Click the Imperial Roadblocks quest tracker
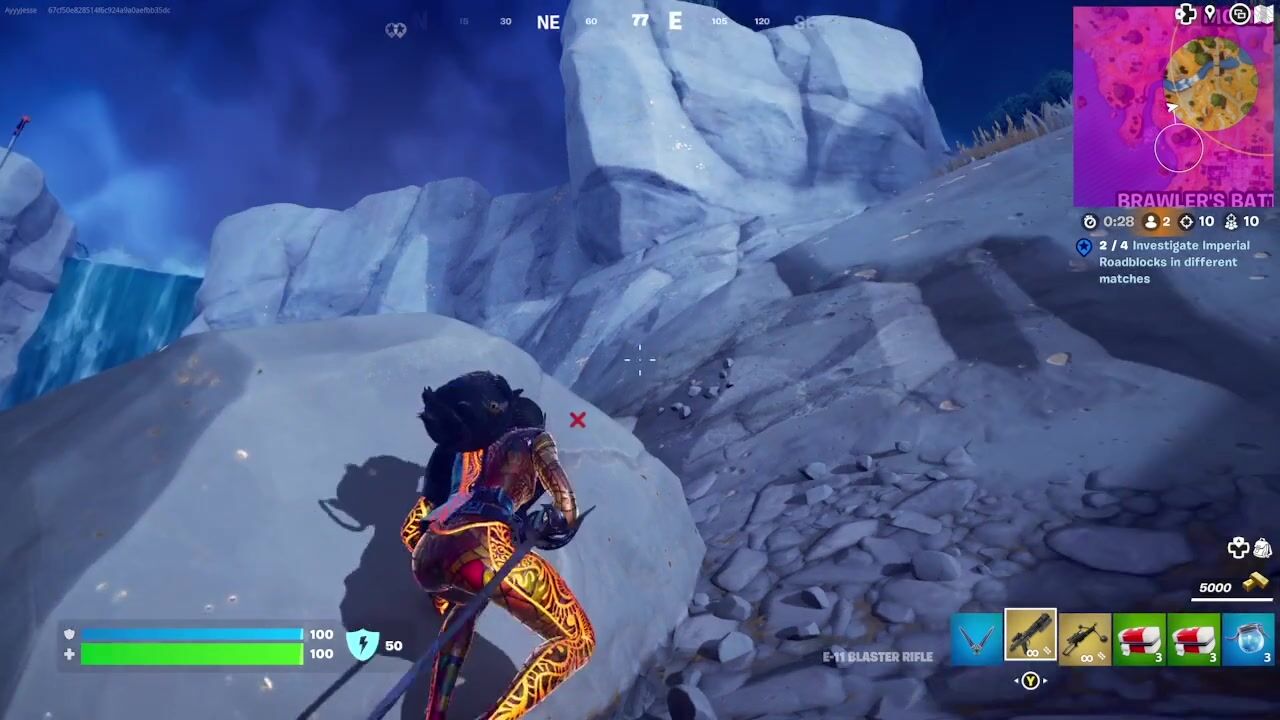The image size is (1280, 720). tap(1173, 262)
